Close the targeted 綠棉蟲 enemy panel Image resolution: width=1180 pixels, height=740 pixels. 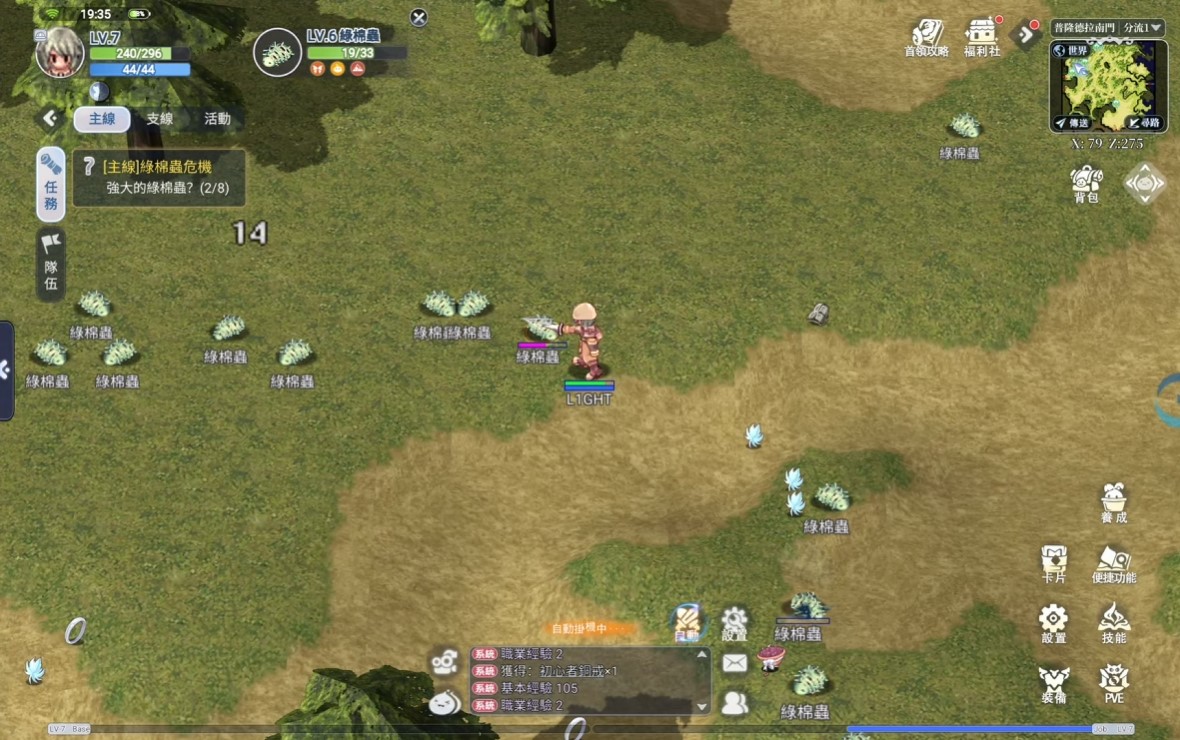click(x=419, y=18)
